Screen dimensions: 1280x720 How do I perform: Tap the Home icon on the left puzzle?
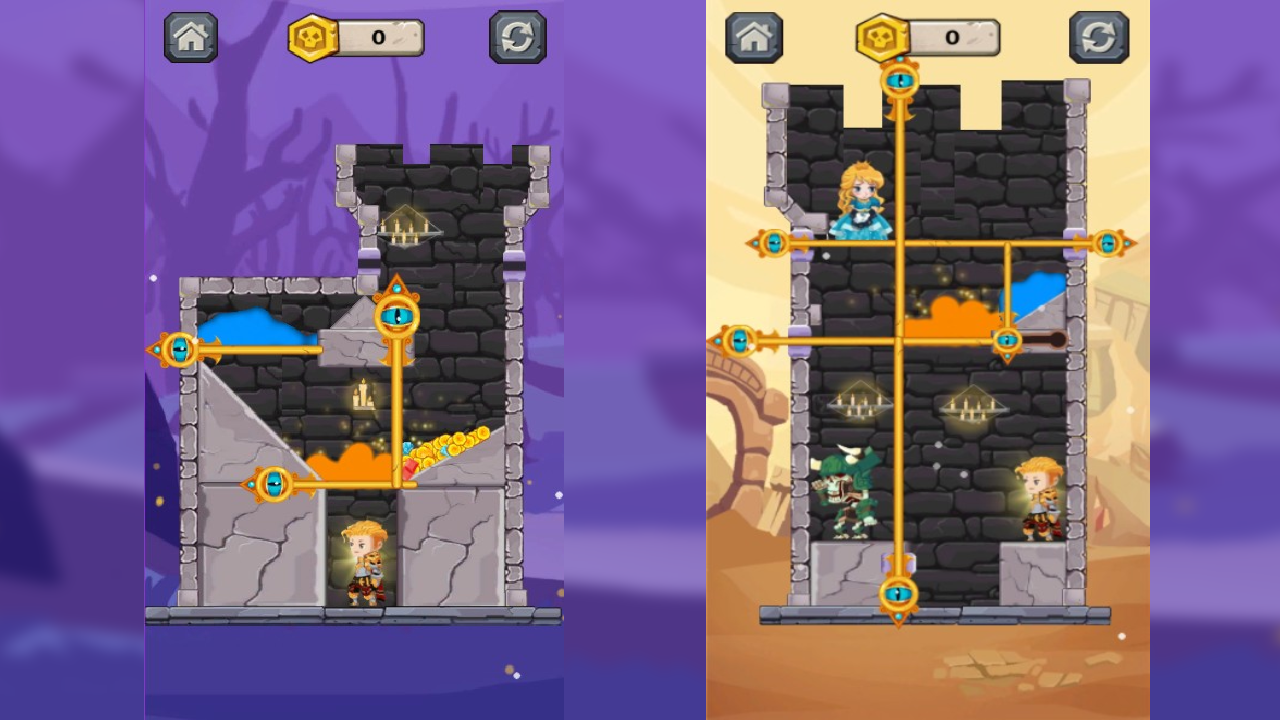click(190, 37)
